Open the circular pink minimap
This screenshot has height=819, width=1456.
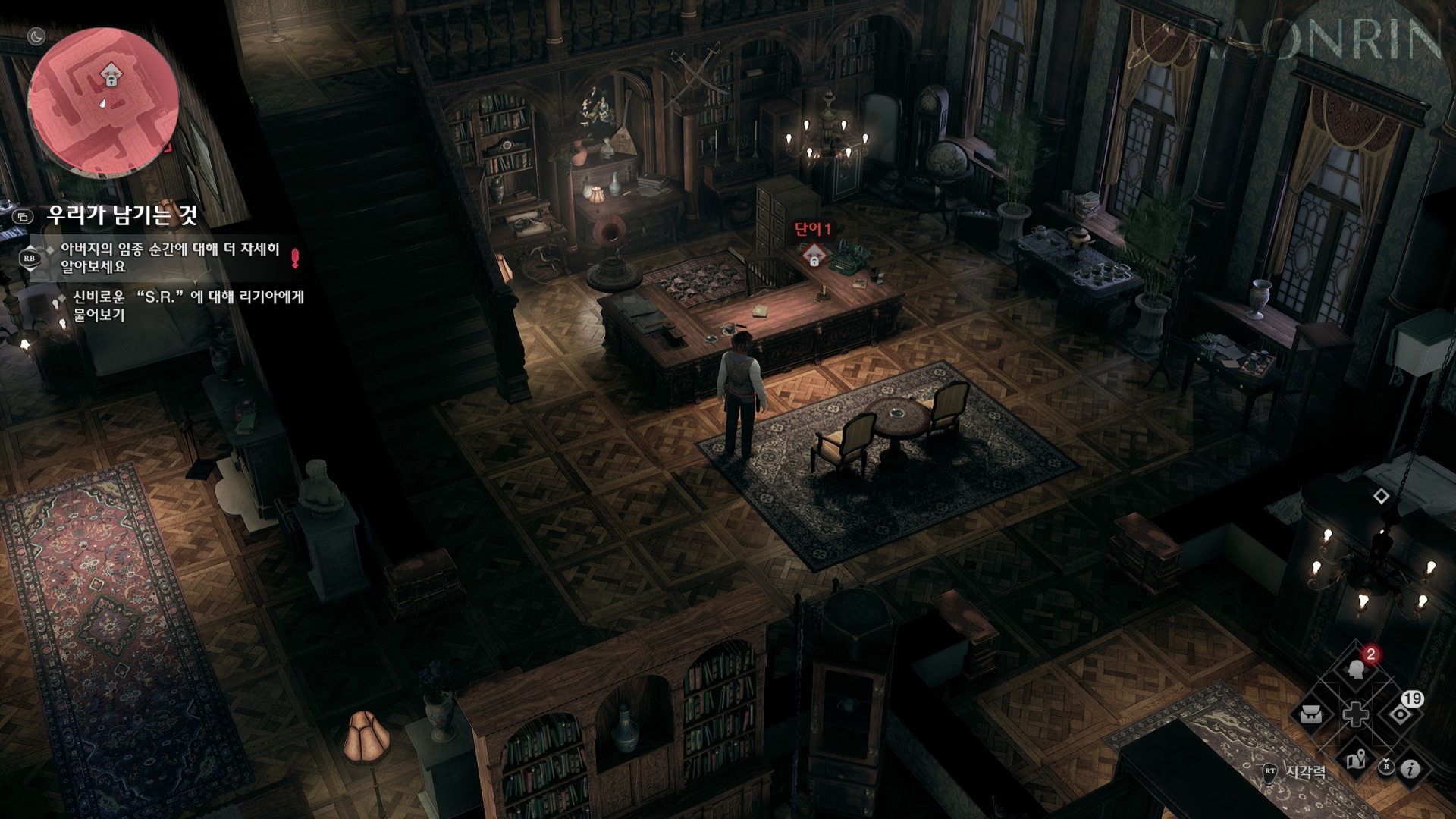[104, 102]
